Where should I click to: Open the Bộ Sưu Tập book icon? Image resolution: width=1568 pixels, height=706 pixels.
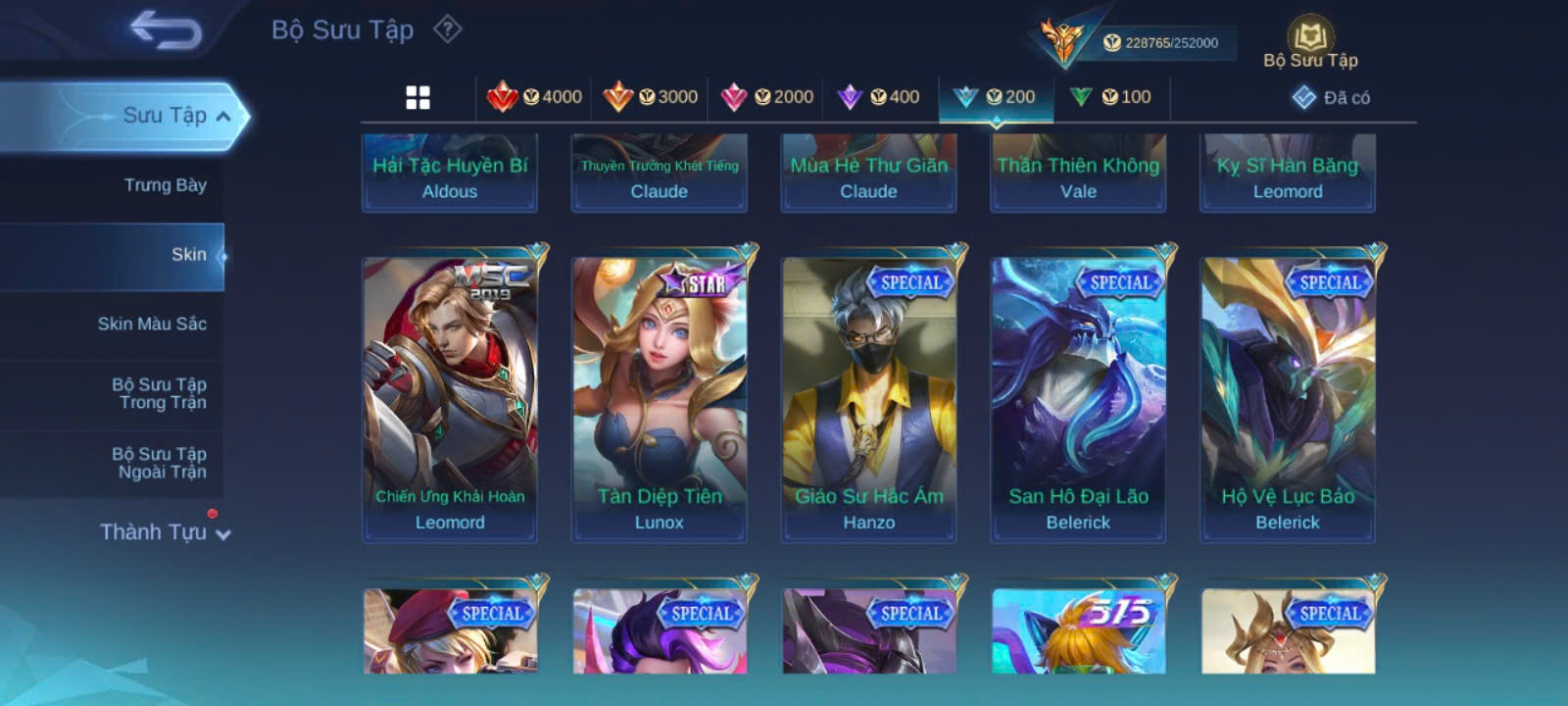(x=1310, y=43)
